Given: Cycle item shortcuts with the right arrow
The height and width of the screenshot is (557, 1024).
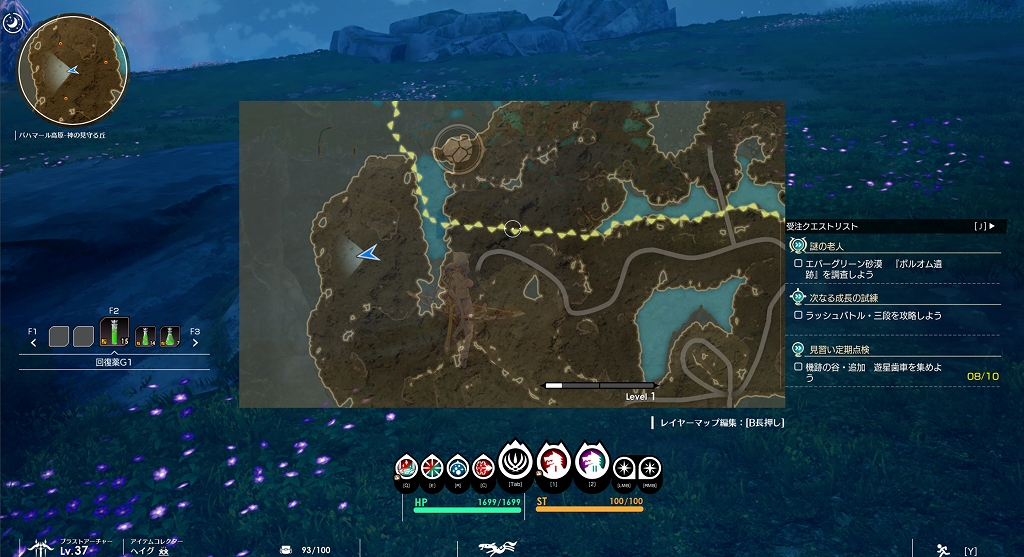Looking at the screenshot, I should tap(194, 342).
